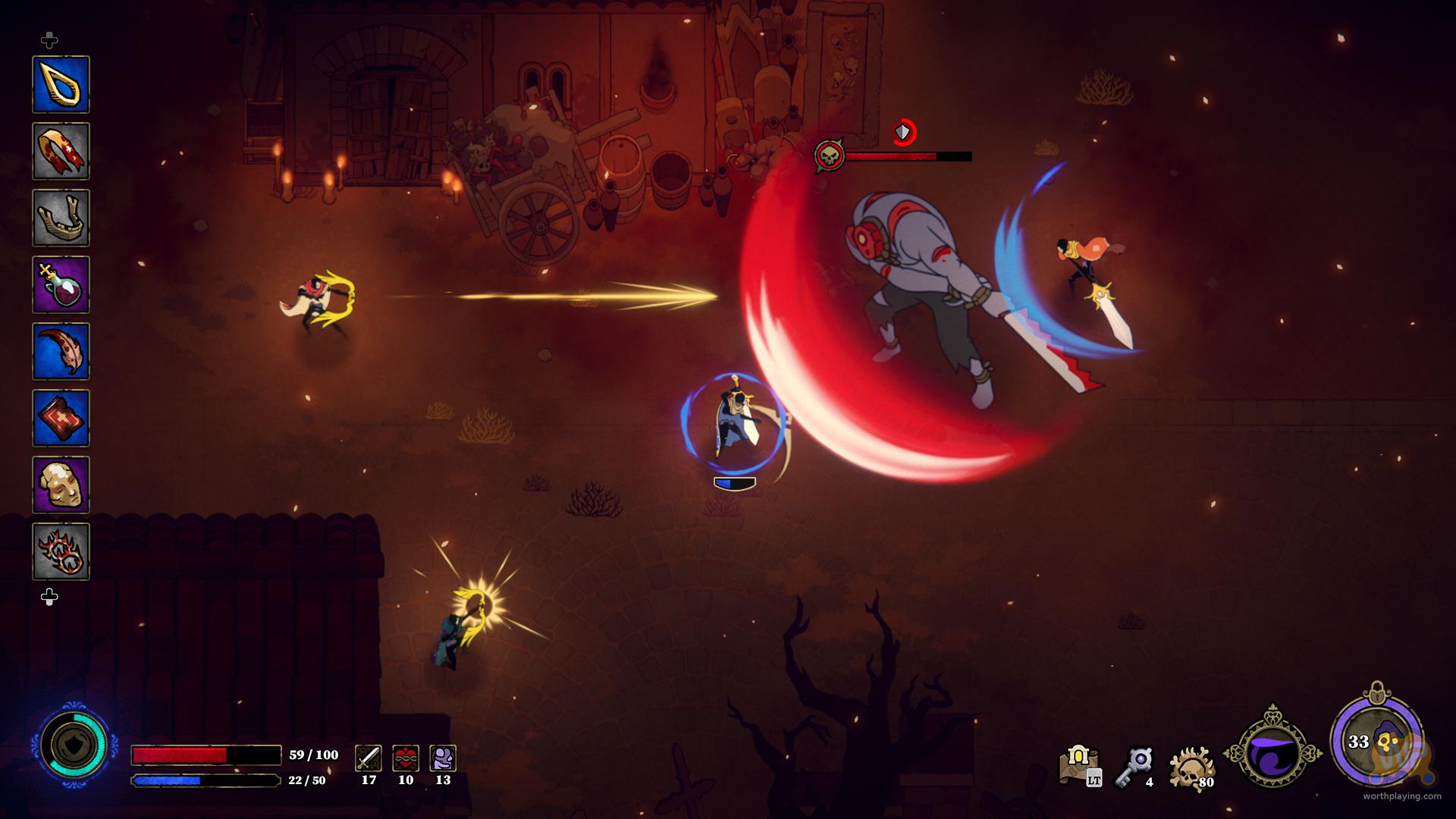Select the golden teardrop ring relic

[61, 84]
